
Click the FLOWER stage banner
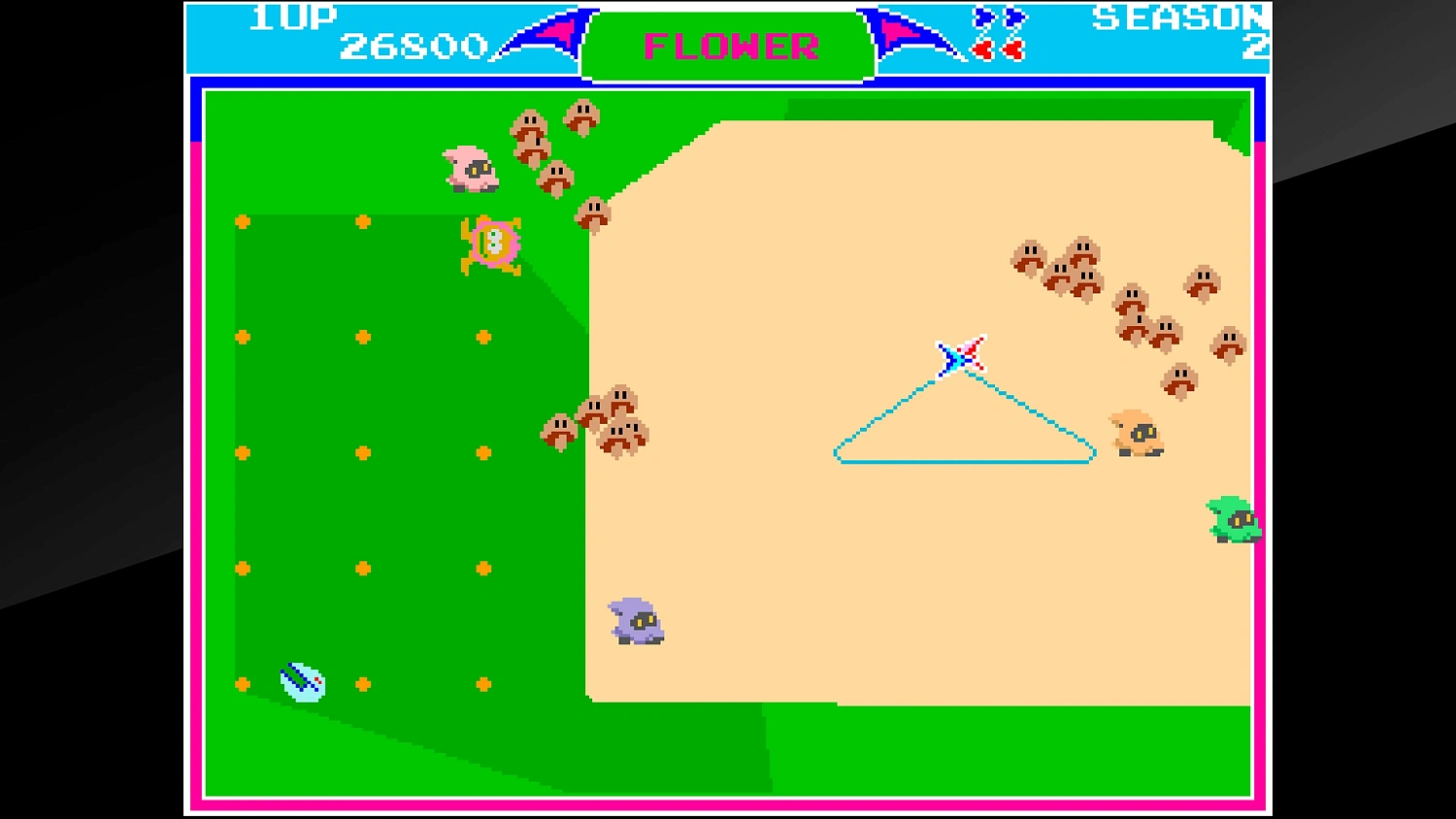[x=726, y=46]
